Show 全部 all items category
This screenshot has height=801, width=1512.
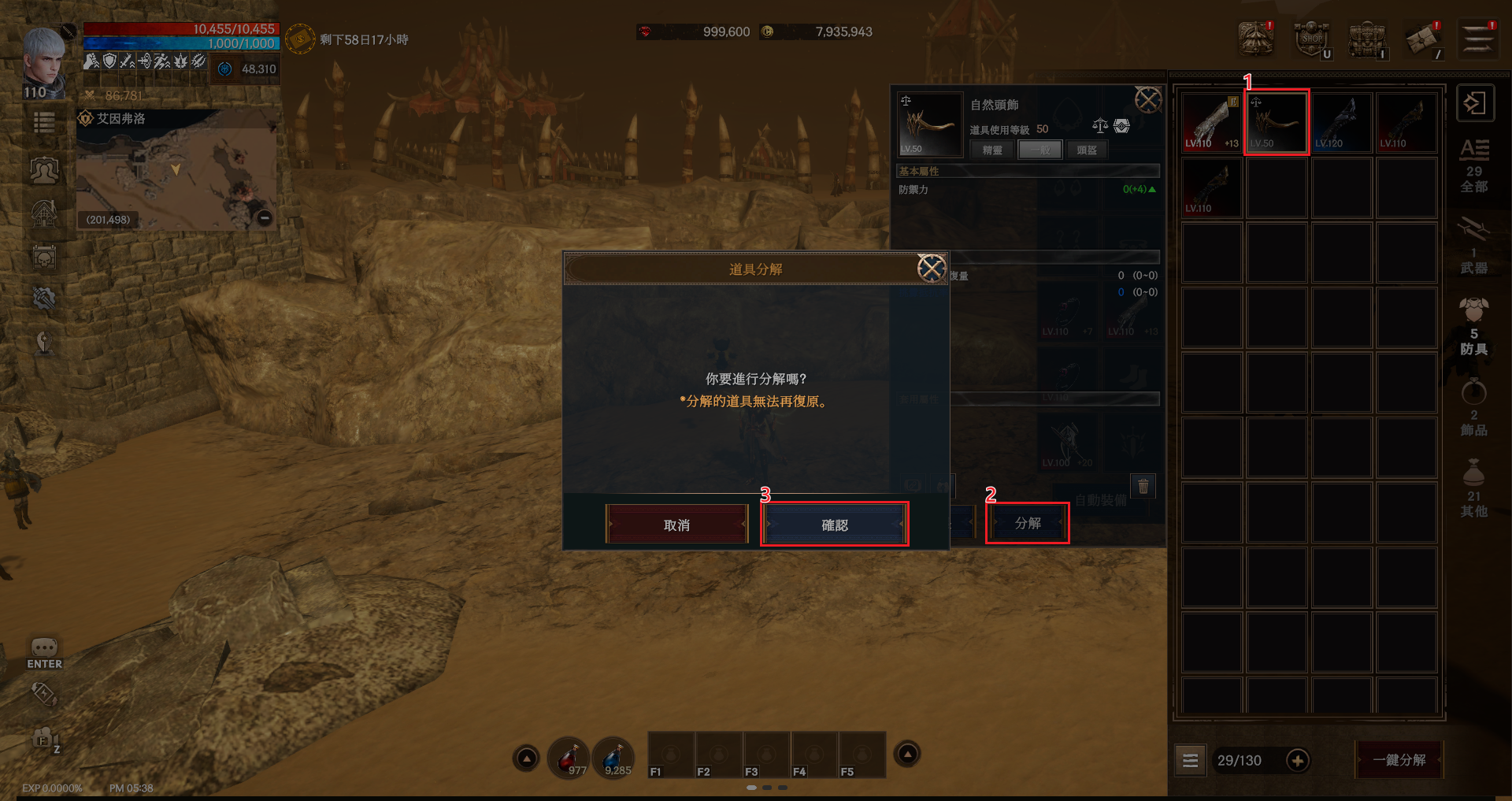coord(1473,166)
